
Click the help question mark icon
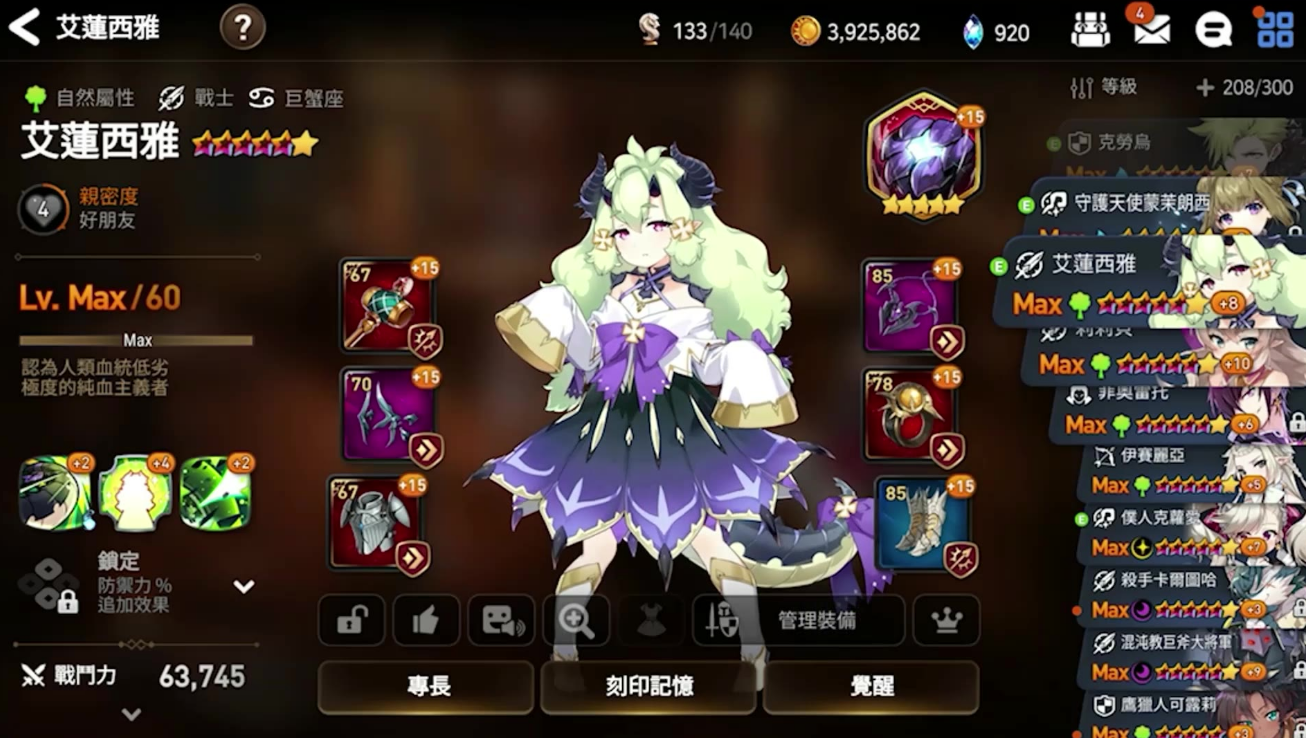point(240,27)
